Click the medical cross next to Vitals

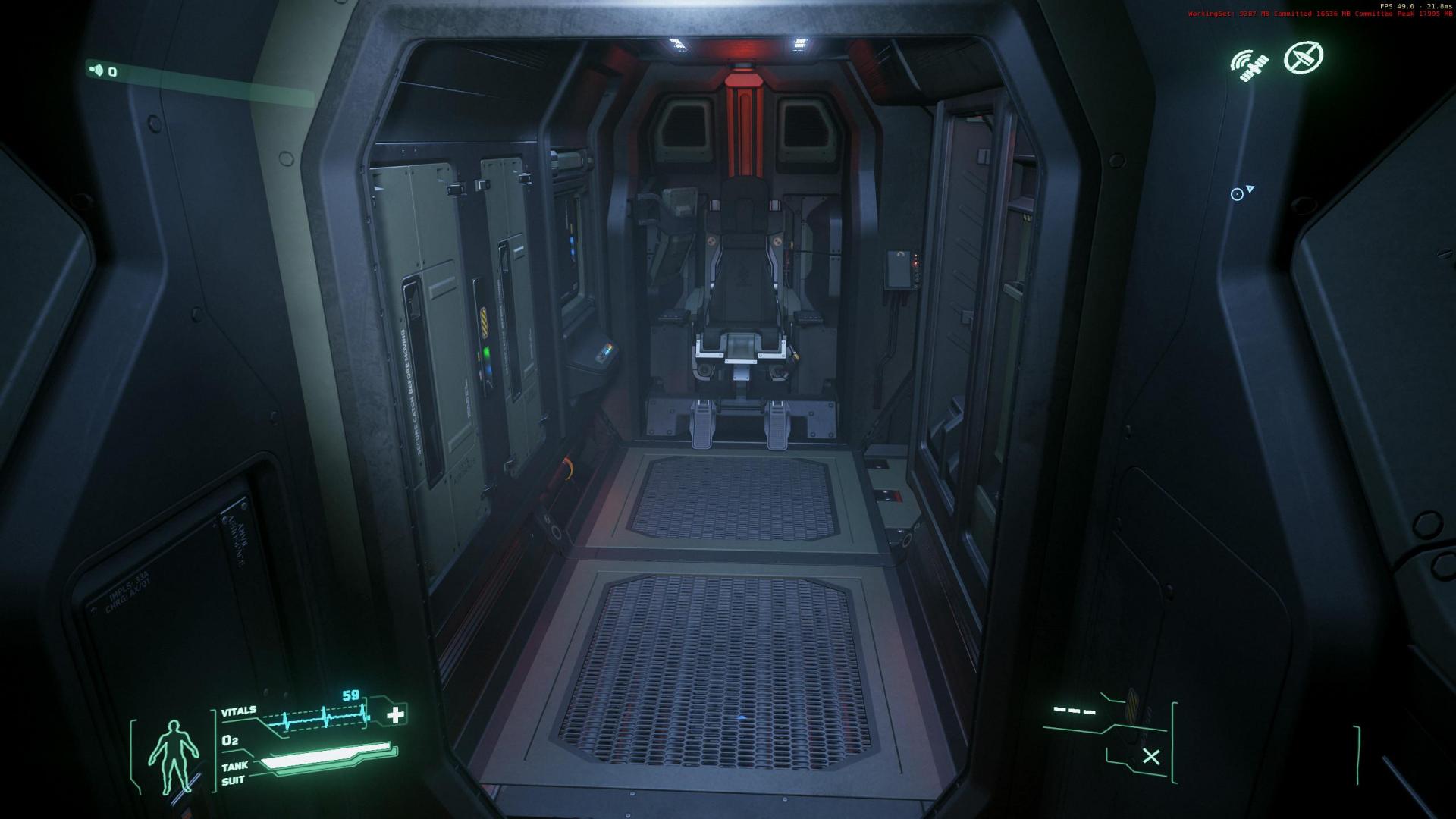point(395,714)
